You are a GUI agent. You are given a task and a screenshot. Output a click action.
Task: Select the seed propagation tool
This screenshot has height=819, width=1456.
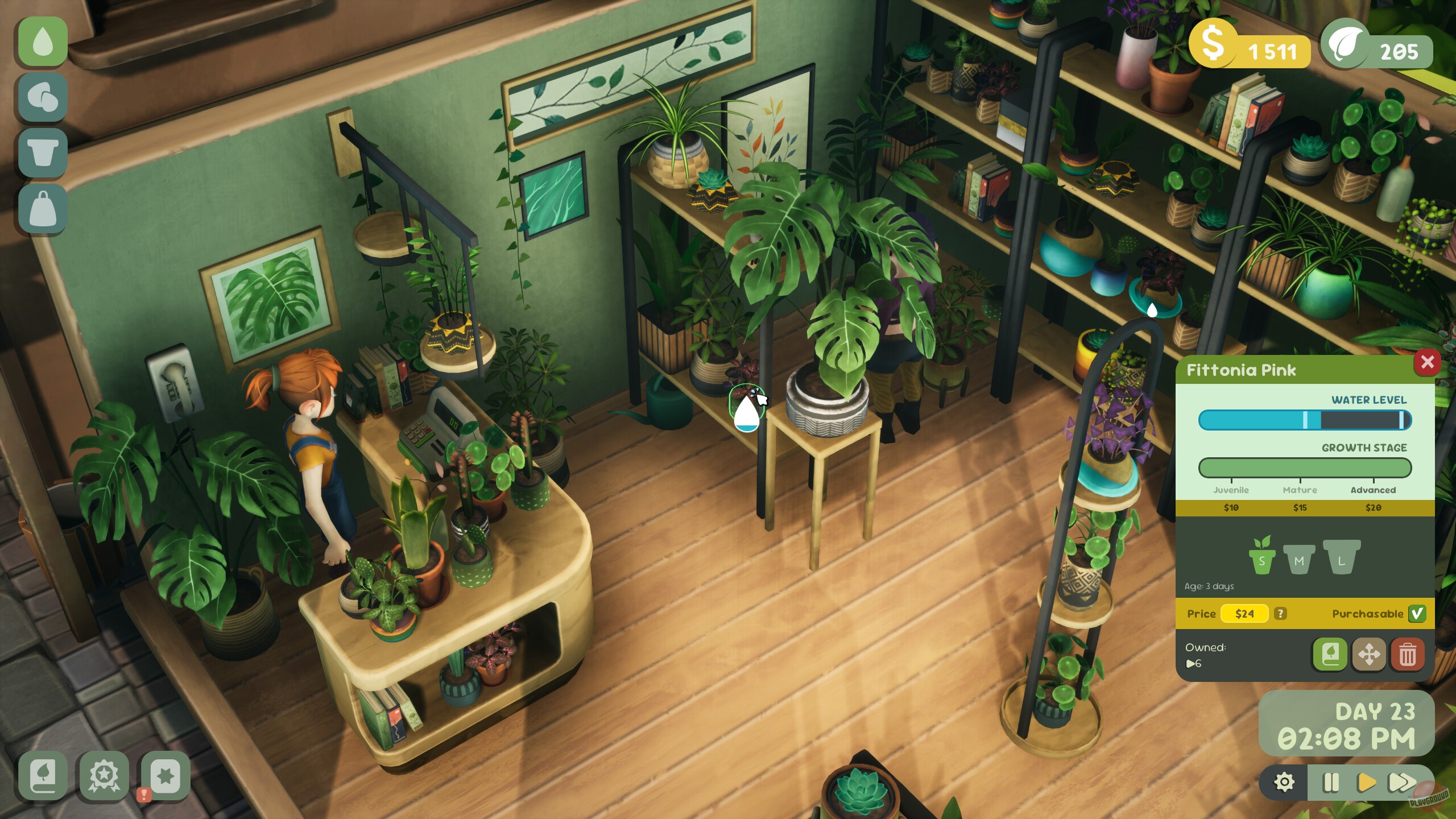coord(42,97)
